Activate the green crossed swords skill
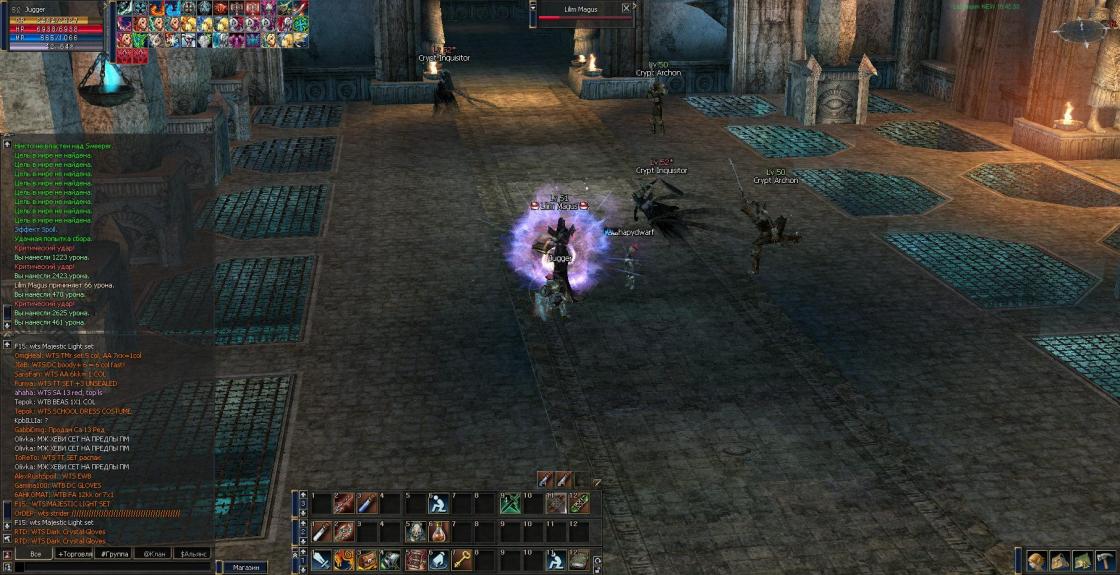Viewport: 1120px width, 575px height. (509, 504)
